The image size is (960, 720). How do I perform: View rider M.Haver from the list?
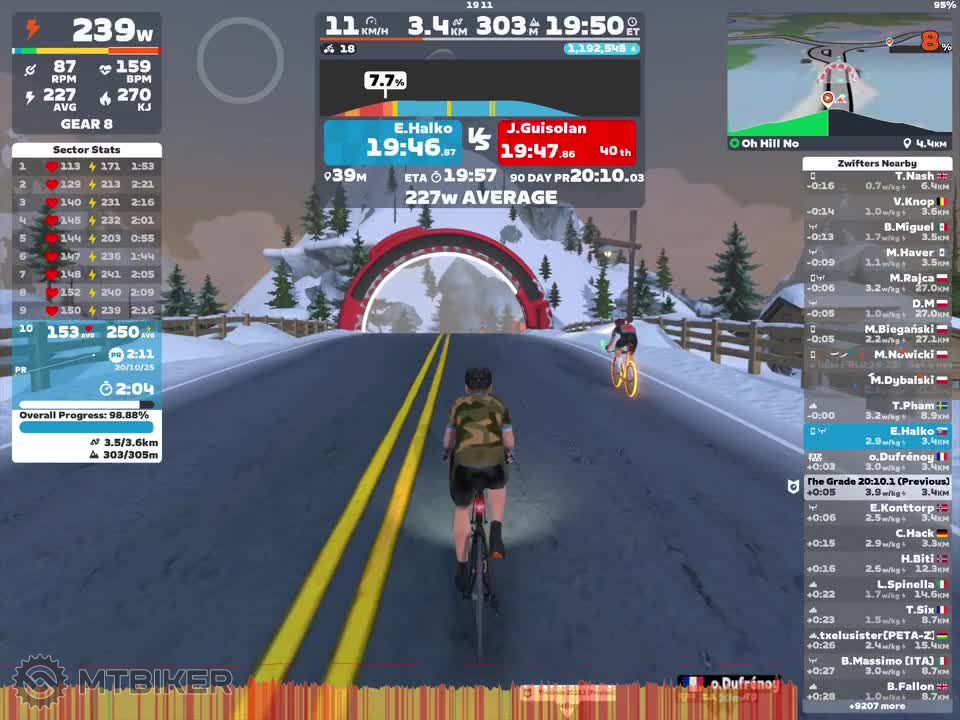tap(877, 258)
